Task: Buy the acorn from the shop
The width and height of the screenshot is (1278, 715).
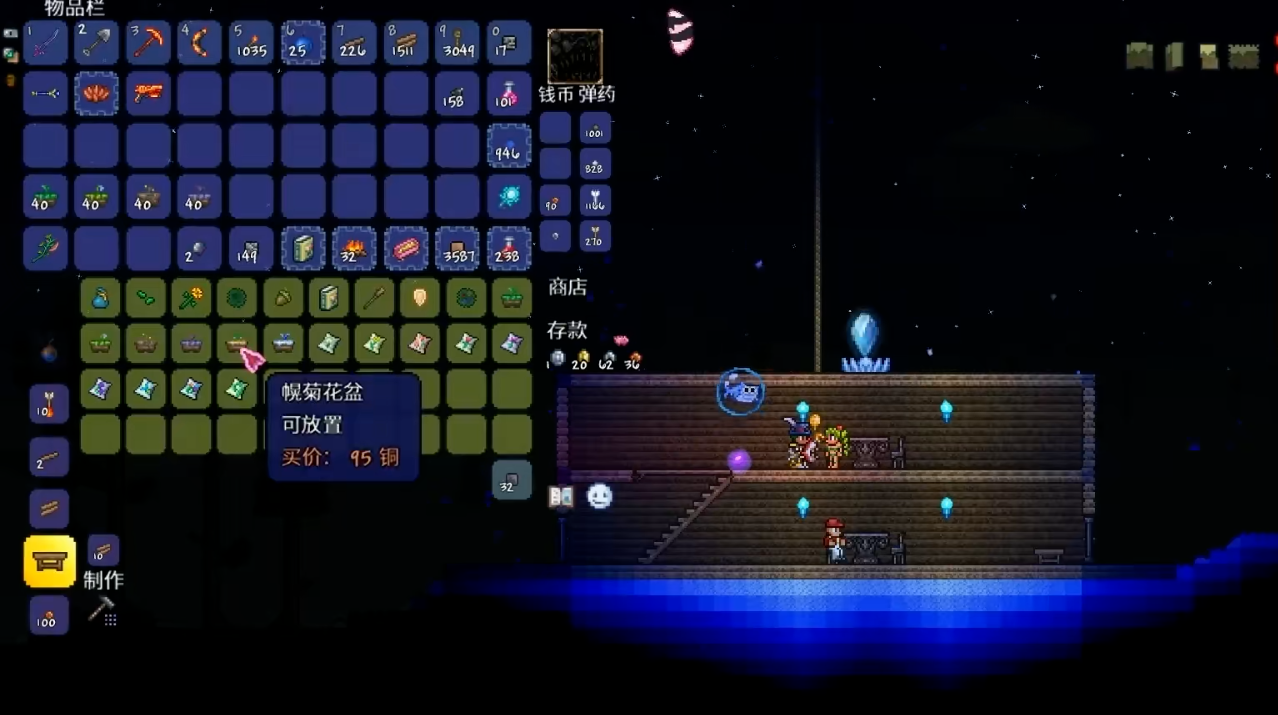Action: click(x=283, y=298)
